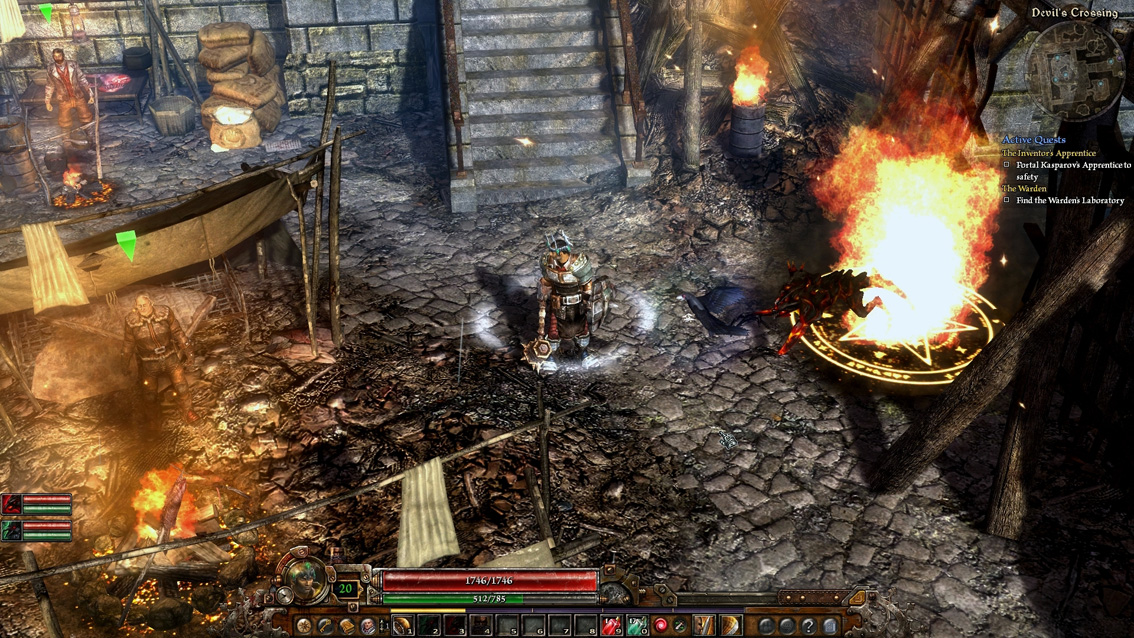The image size is (1134, 638).
Task: Open the book journal button
Action: tap(347, 626)
